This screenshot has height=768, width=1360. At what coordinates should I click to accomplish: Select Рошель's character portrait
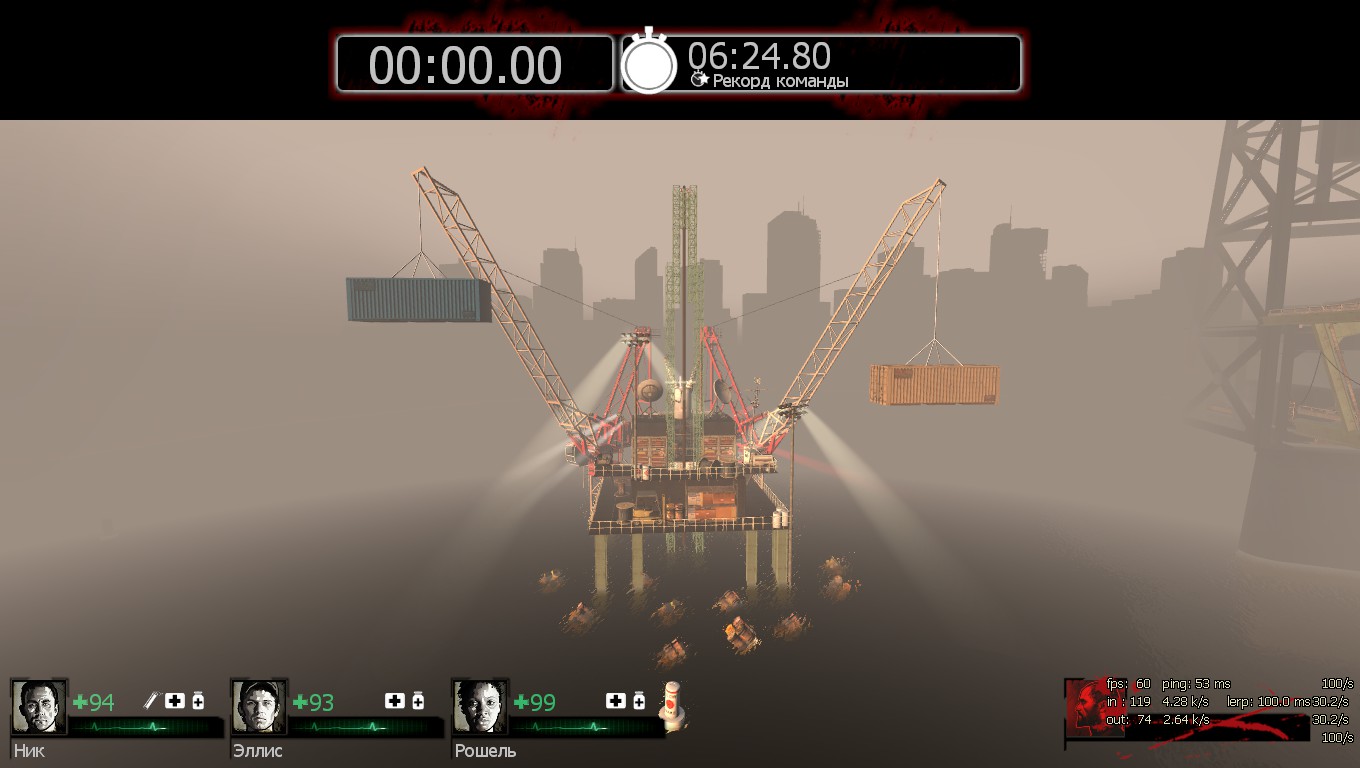(481, 707)
